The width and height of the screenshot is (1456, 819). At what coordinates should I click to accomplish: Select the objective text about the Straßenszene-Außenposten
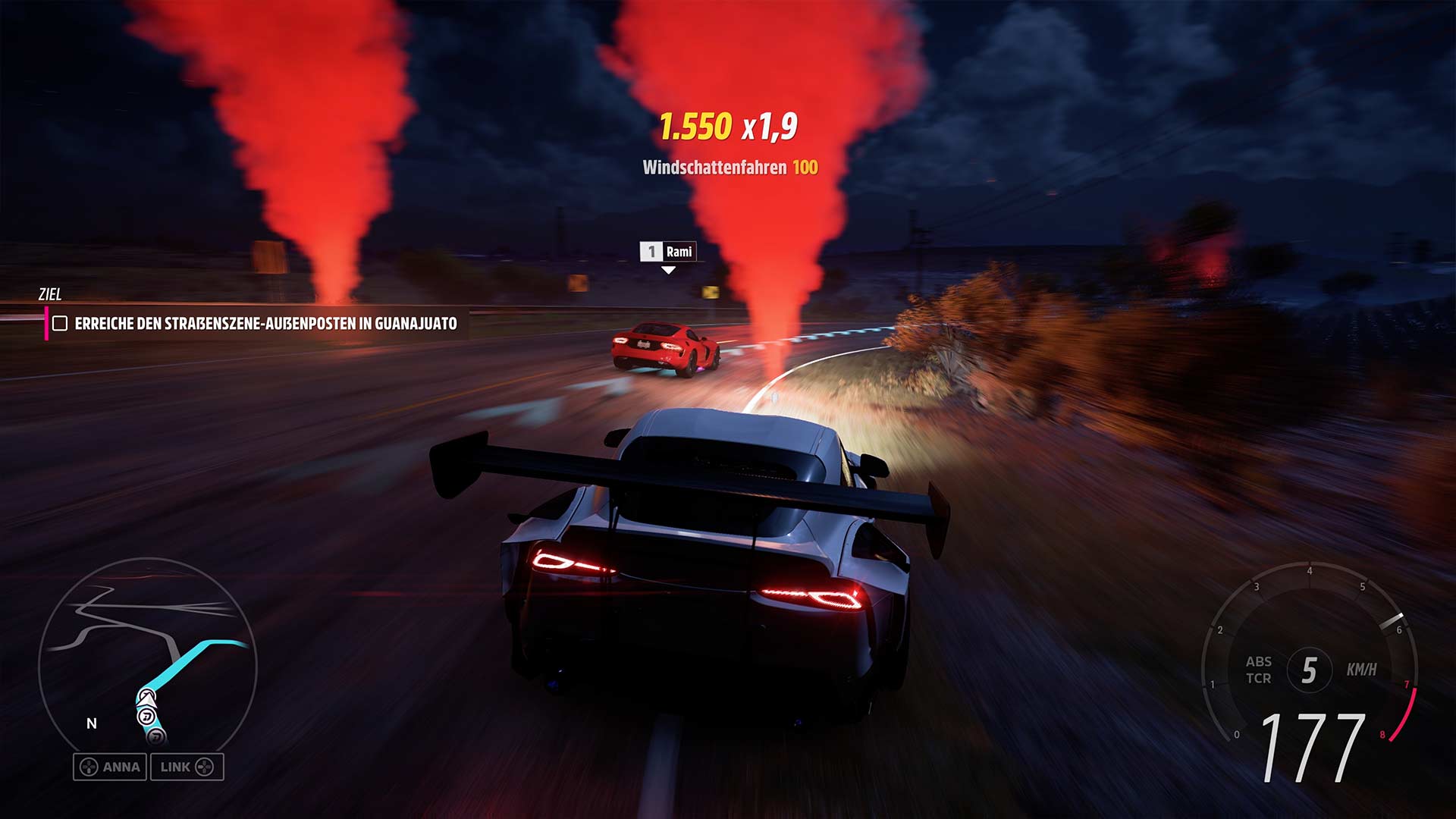pos(265,324)
